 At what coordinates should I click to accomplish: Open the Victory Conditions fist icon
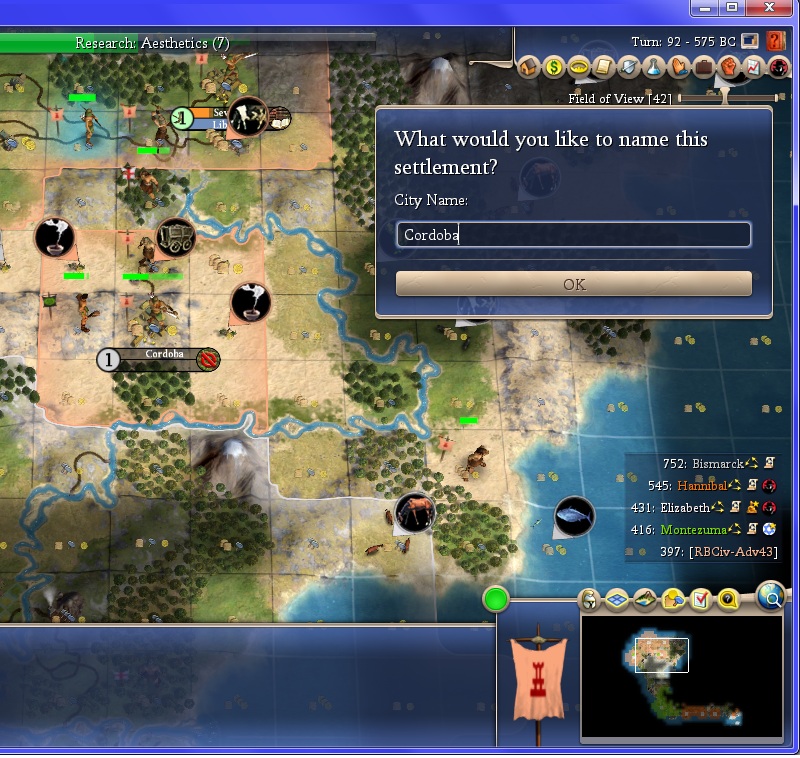(729, 68)
